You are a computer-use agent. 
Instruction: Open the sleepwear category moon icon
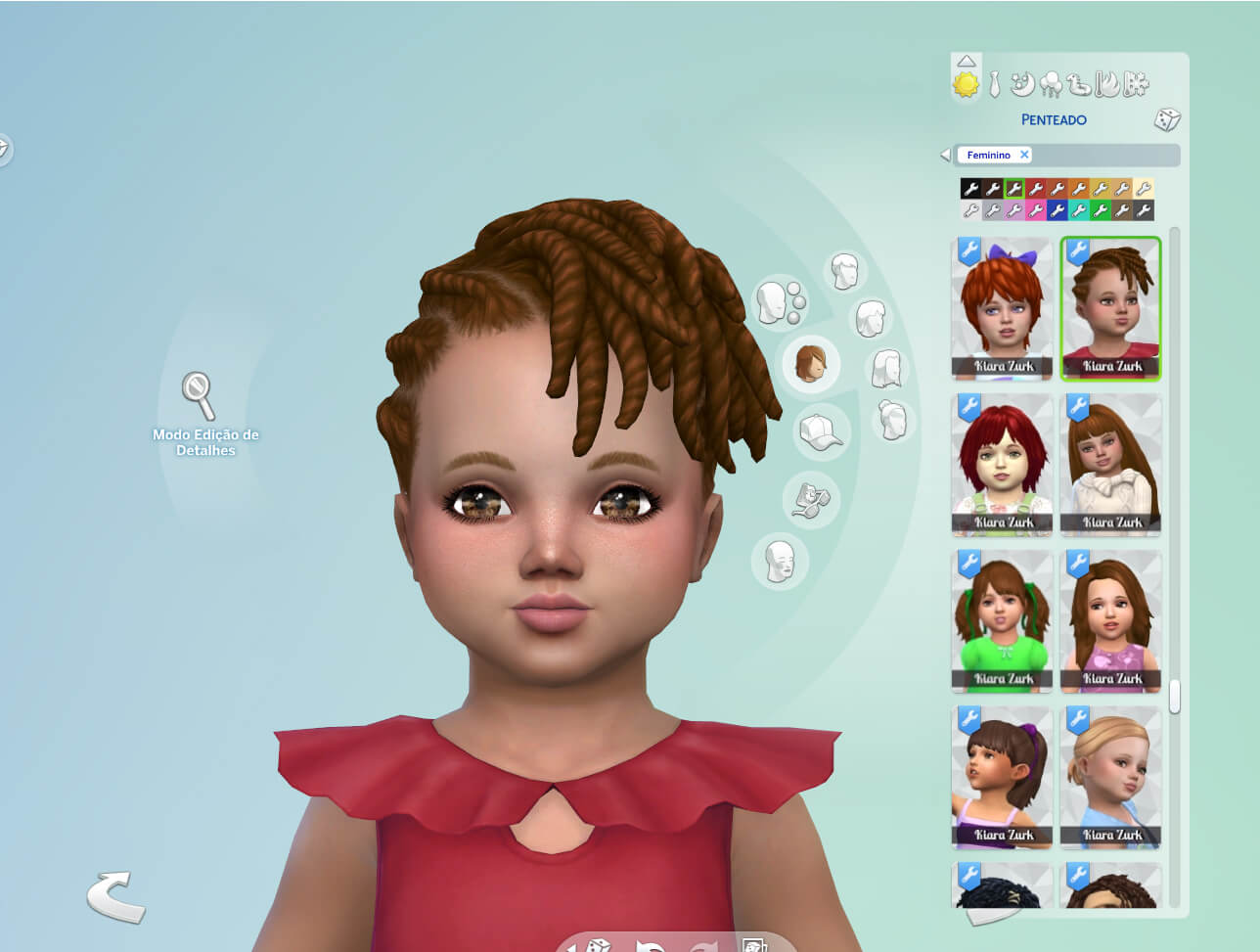(x=1021, y=86)
